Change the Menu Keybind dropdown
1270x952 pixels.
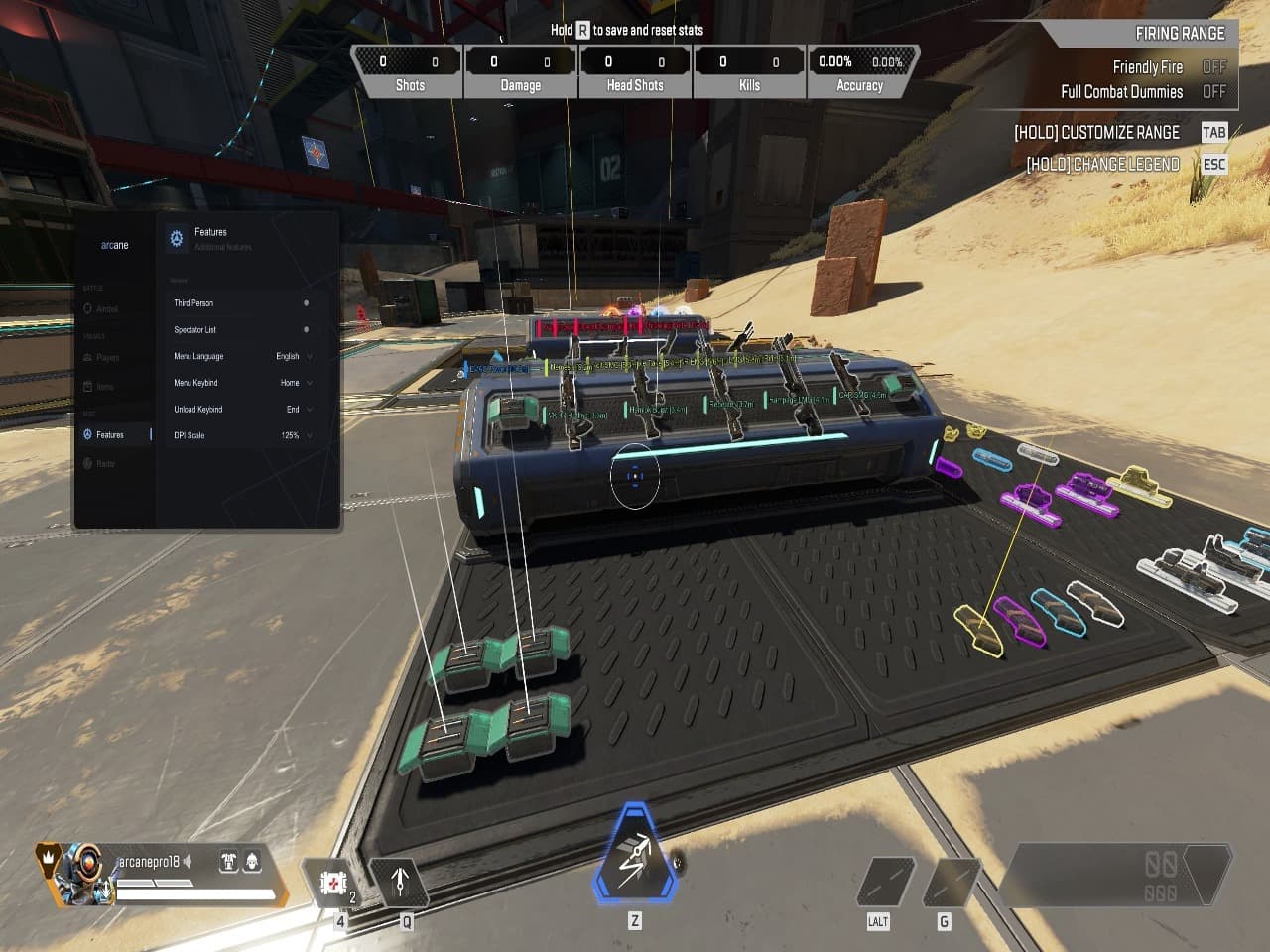[x=296, y=383]
